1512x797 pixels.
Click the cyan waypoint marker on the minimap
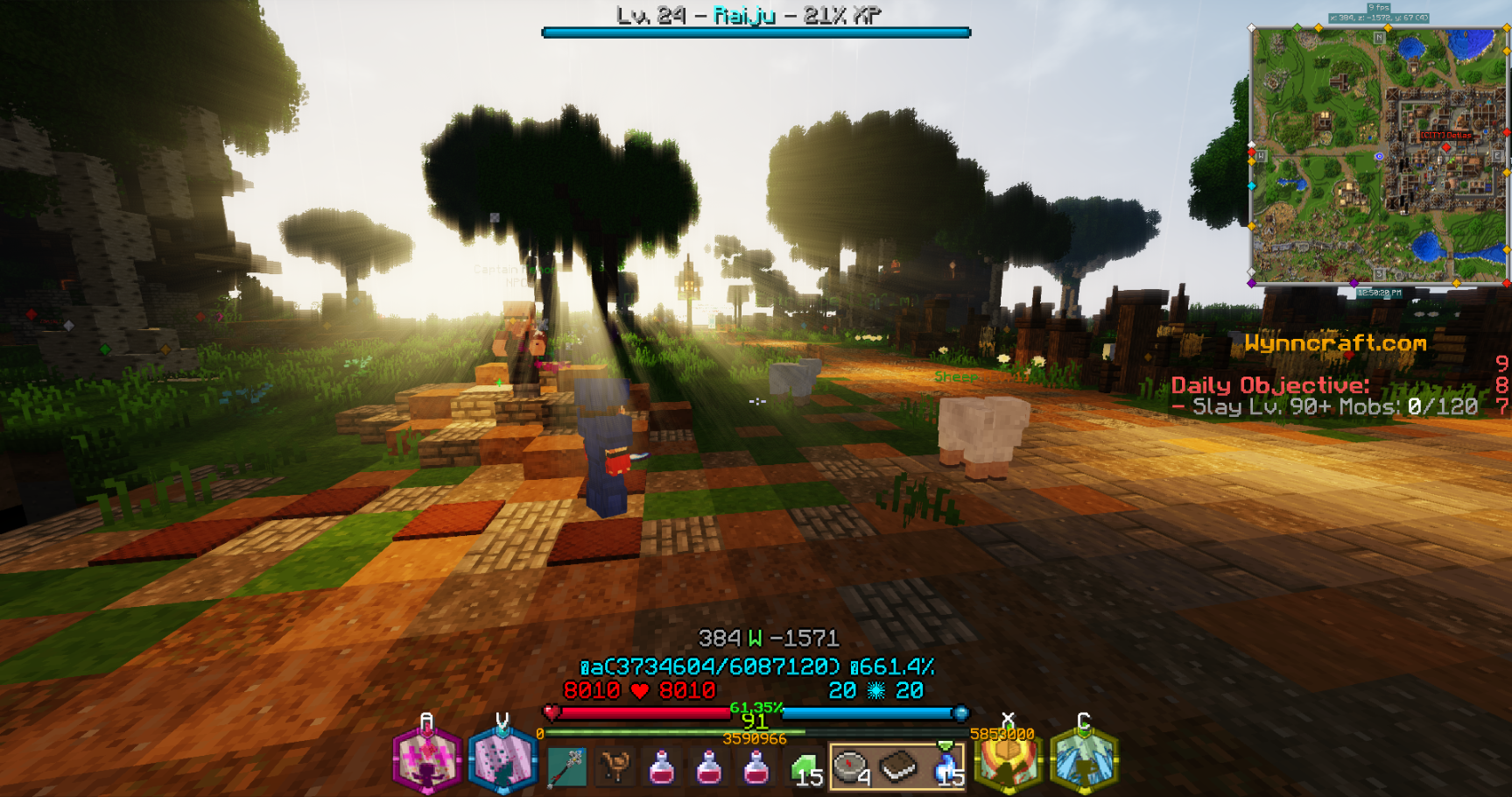1252,184
